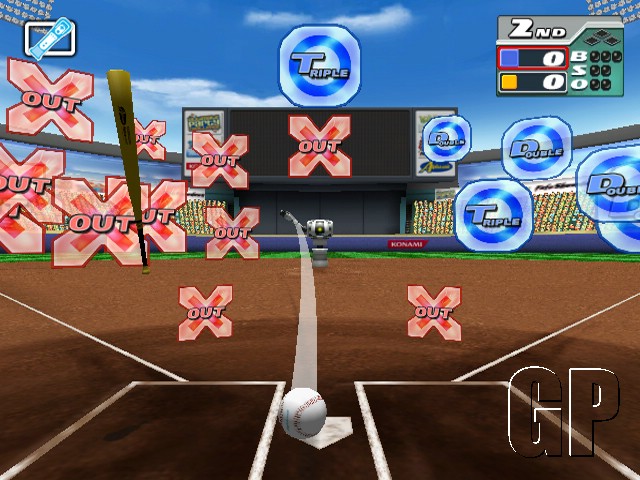The width and height of the screenshot is (640, 480).
Task: Click the Wii Remote icon
Action: coord(50,39)
